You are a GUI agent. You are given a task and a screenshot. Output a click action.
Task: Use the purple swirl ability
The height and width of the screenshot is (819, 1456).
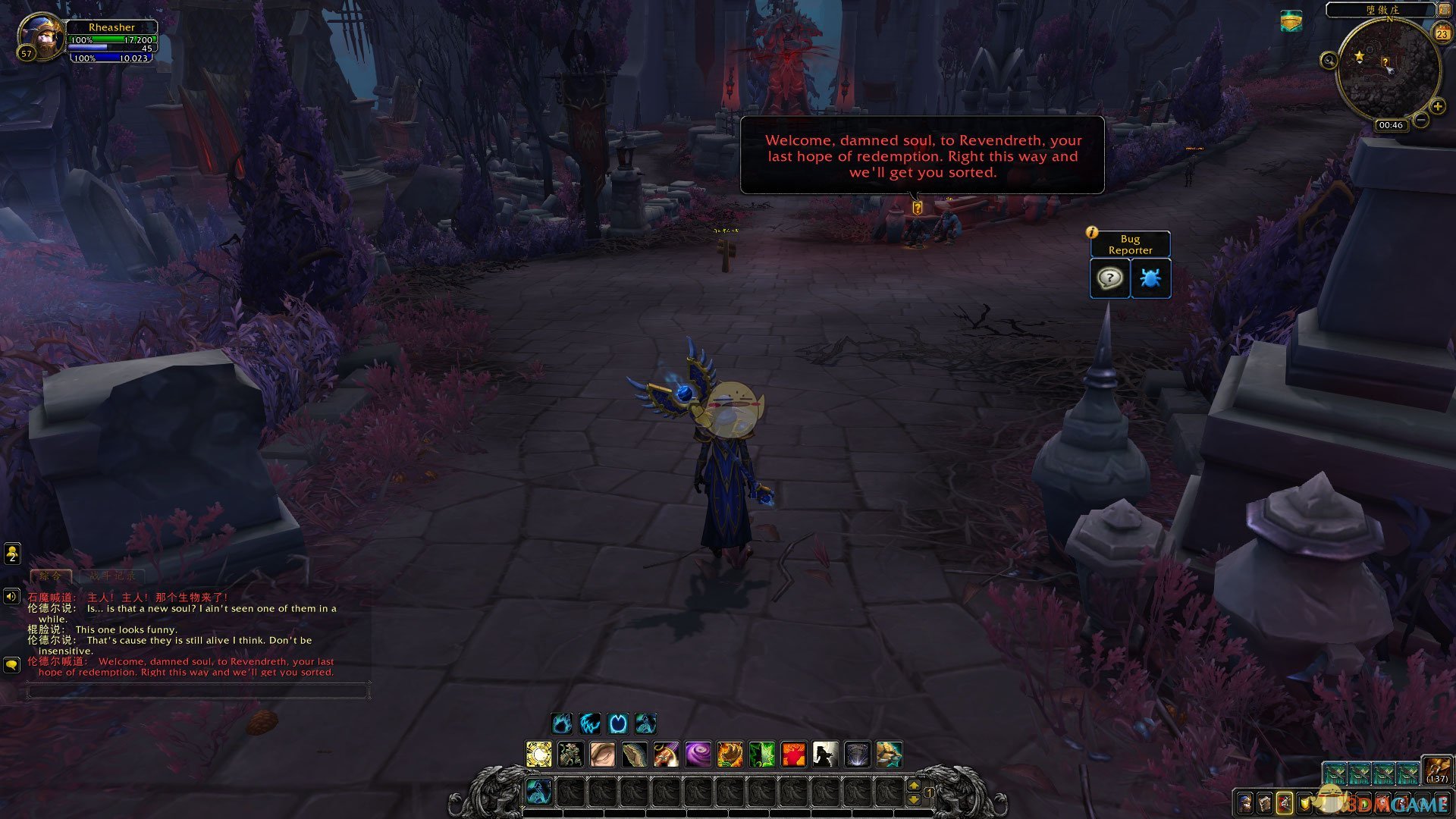tap(698, 755)
